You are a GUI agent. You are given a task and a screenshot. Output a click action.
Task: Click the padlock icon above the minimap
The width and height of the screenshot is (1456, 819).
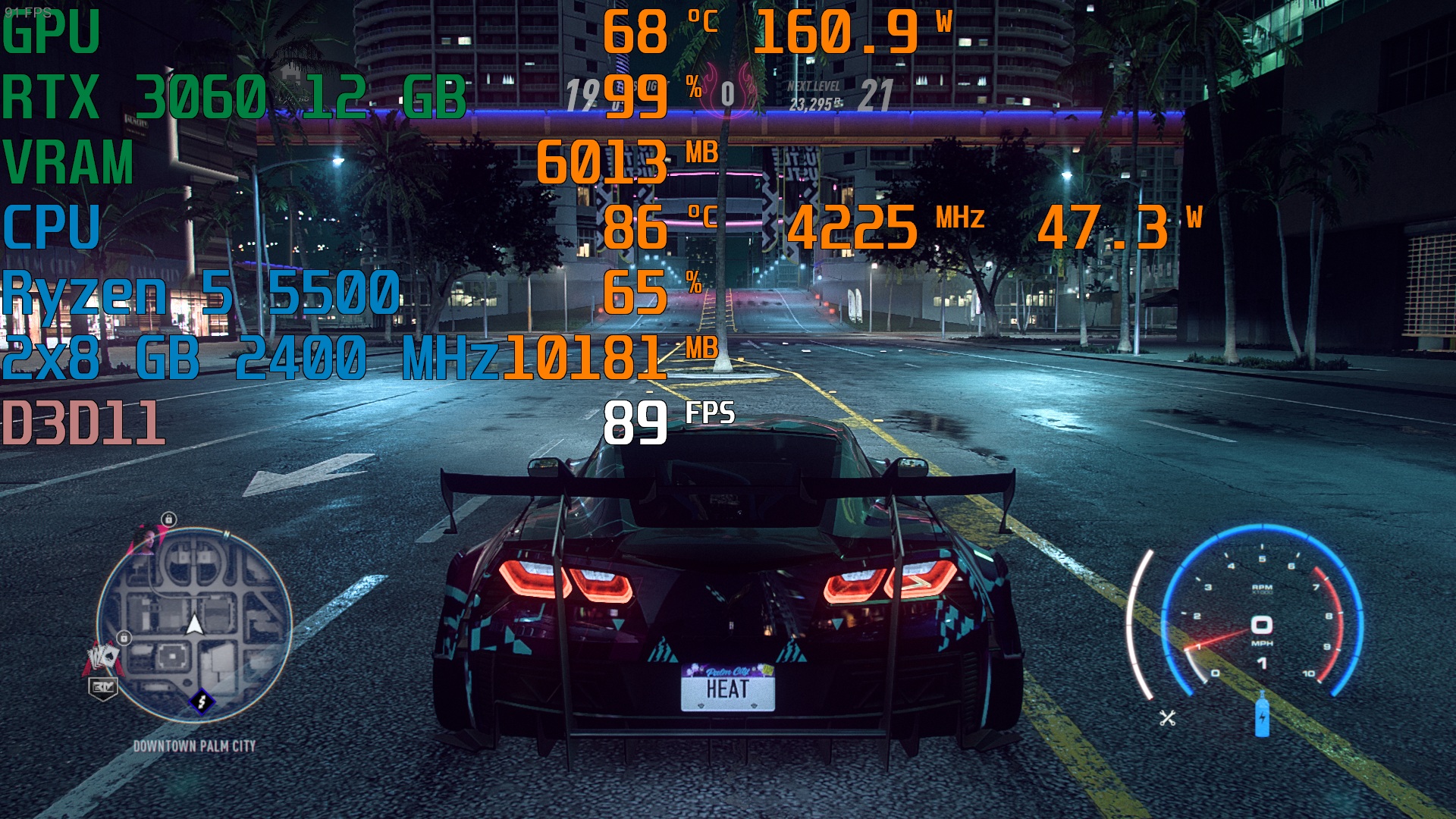pyautogui.click(x=168, y=519)
